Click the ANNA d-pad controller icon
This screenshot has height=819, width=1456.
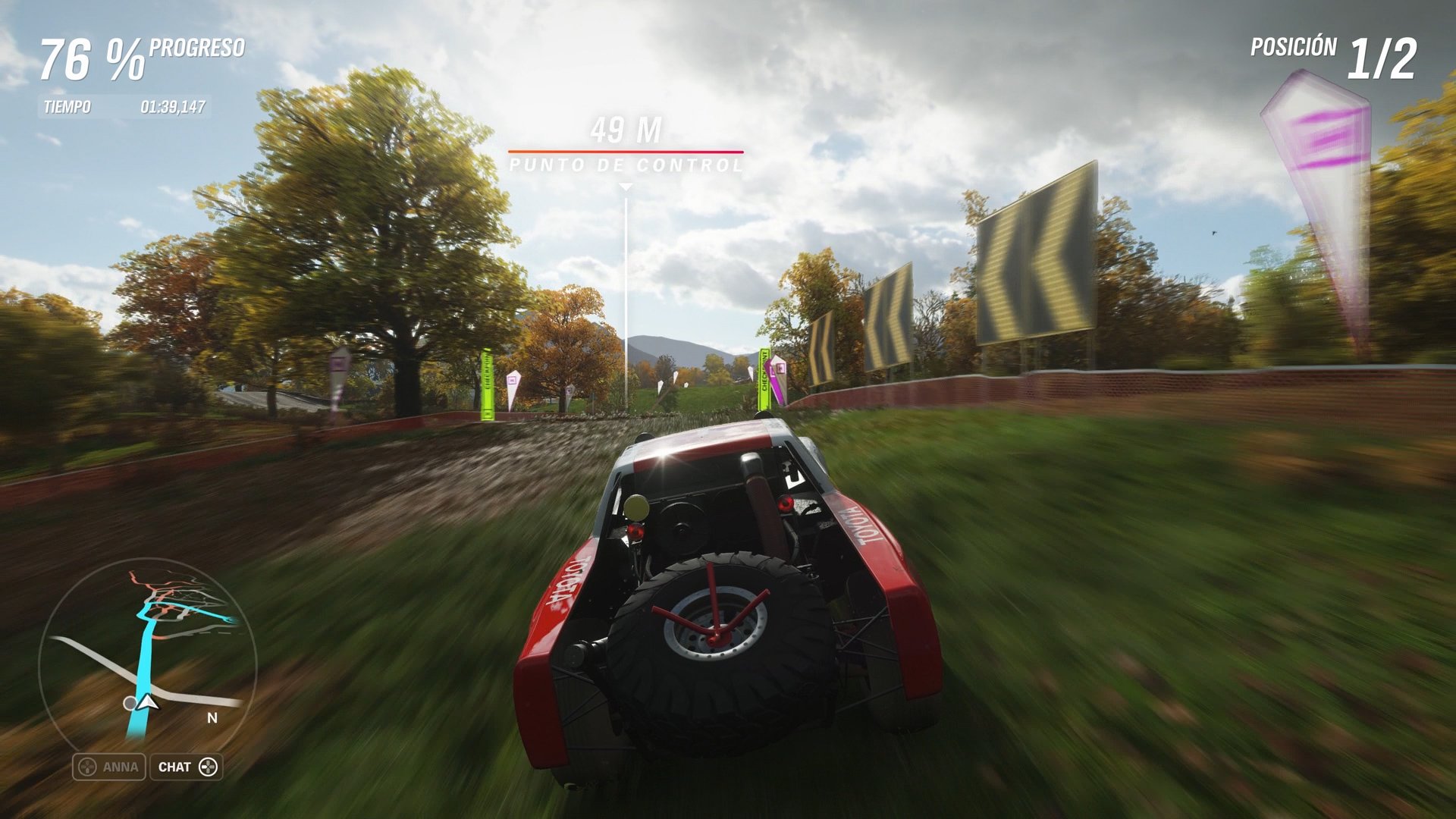(86, 767)
